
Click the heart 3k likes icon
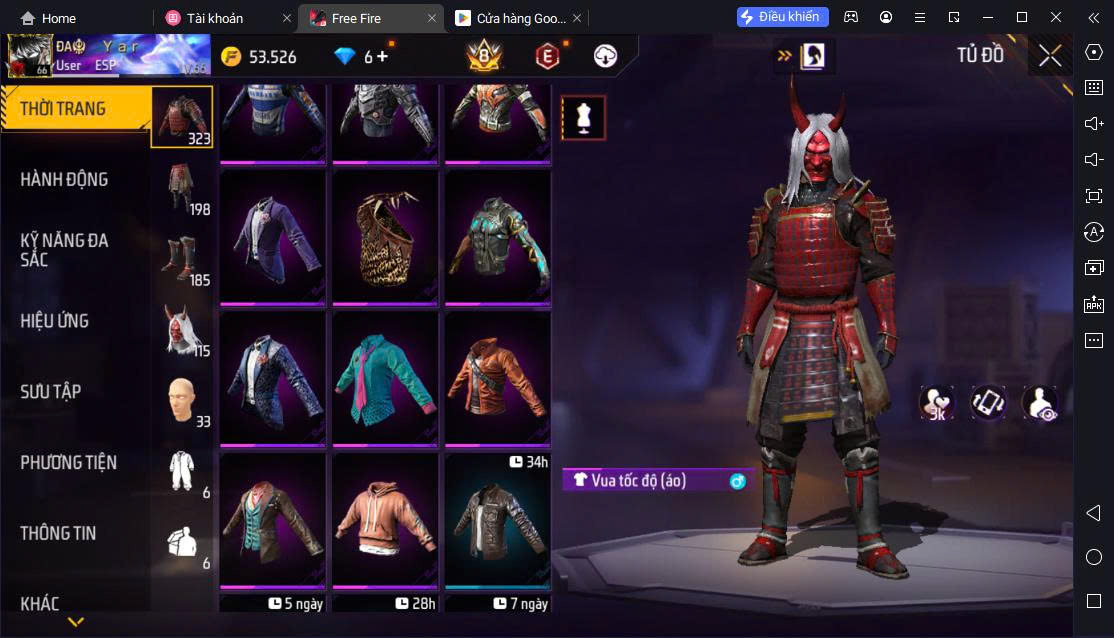[x=937, y=403]
